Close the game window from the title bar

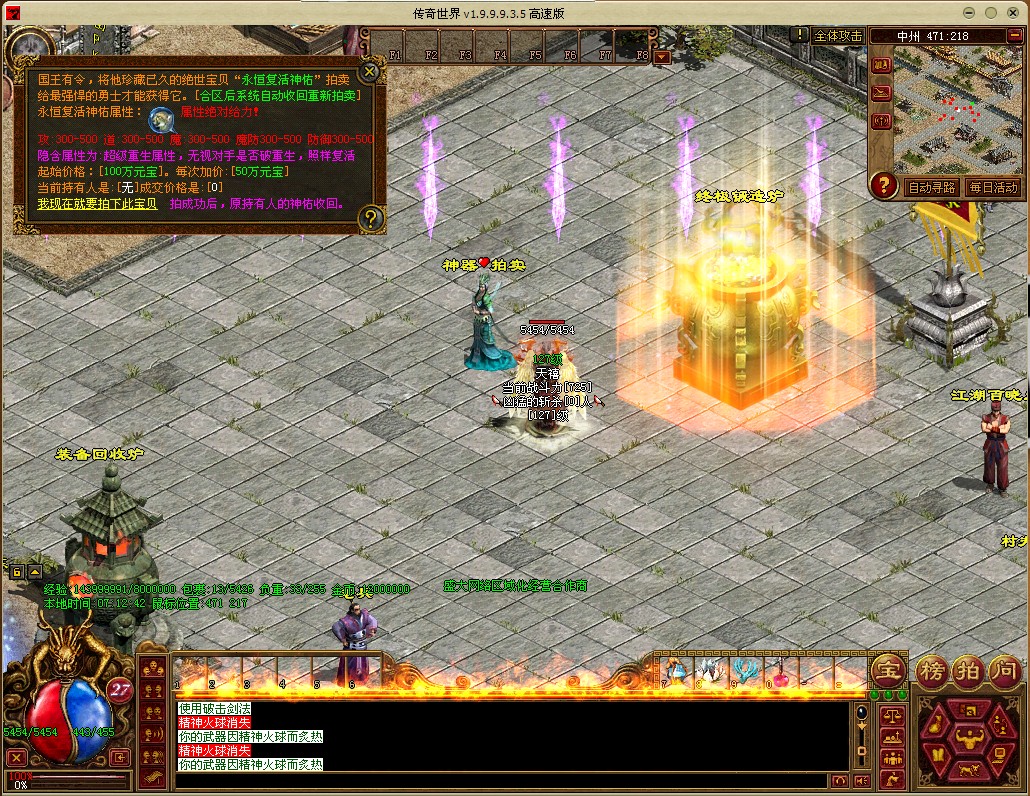[x=1014, y=11]
